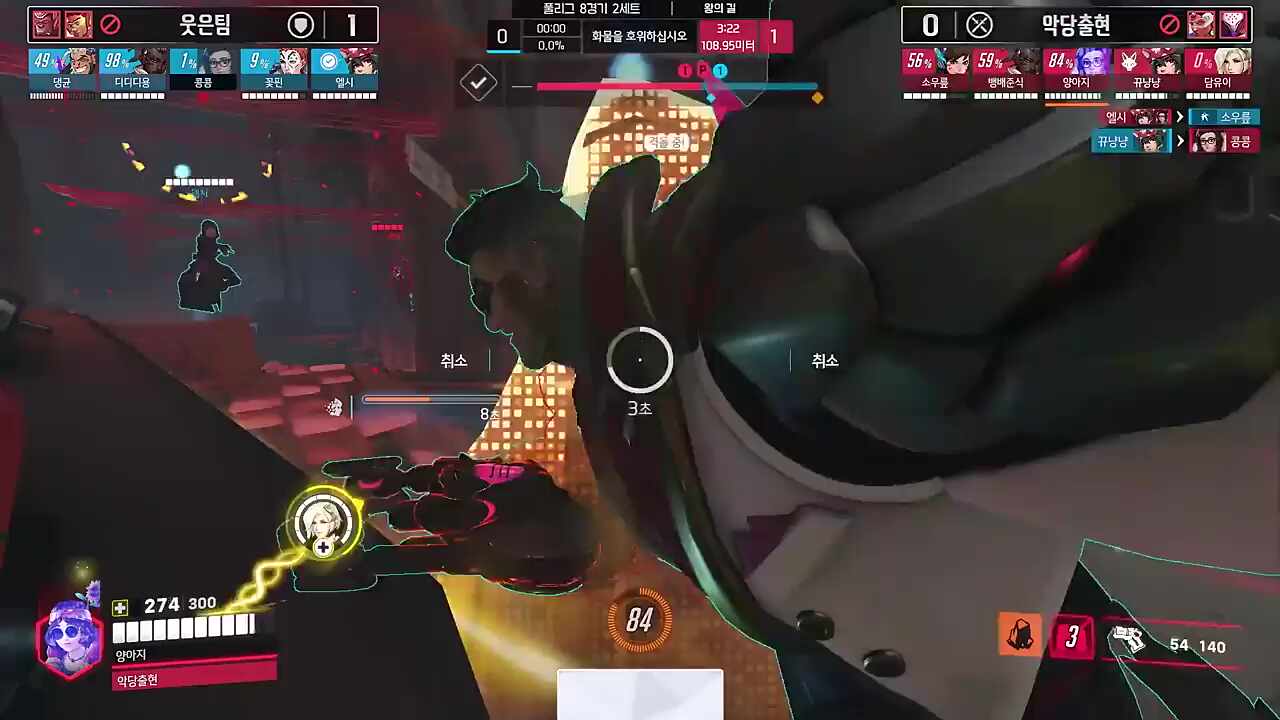
Task: Click the ability pouch icon near ammo counter
Action: (1019, 634)
